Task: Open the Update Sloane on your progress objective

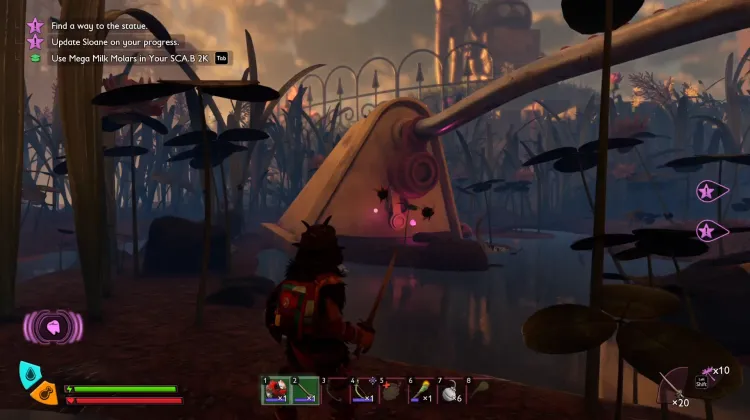Action: pyautogui.click(x=114, y=42)
